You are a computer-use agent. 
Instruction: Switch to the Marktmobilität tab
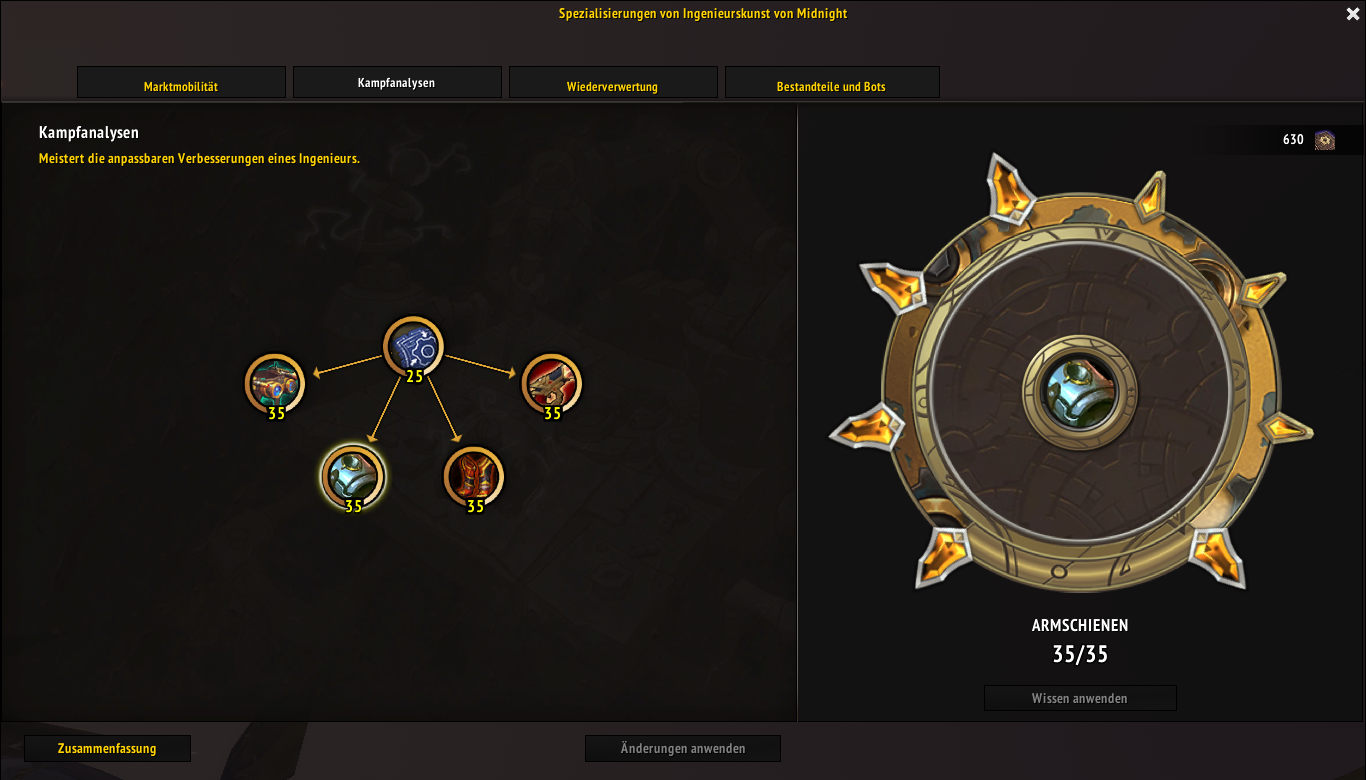point(181,83)
